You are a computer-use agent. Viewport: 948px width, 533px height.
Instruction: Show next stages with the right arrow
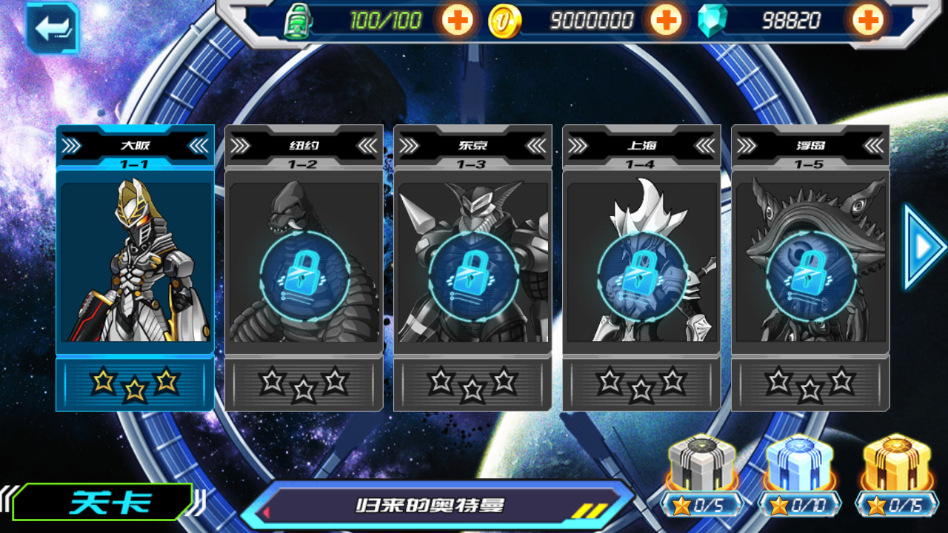(924, 246)
